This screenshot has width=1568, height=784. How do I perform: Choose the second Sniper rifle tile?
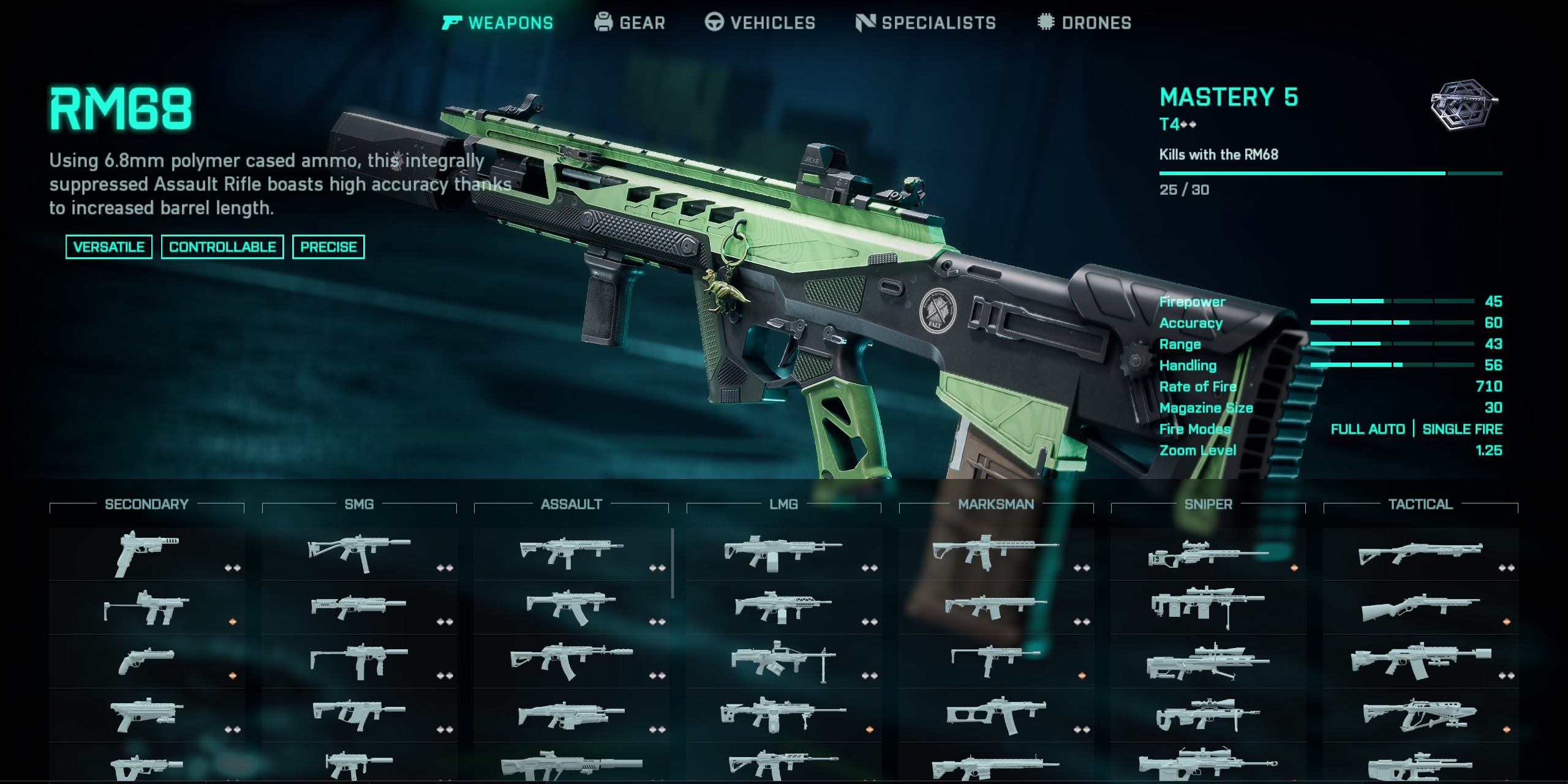pyautogui.click(x=1208, y=608)
